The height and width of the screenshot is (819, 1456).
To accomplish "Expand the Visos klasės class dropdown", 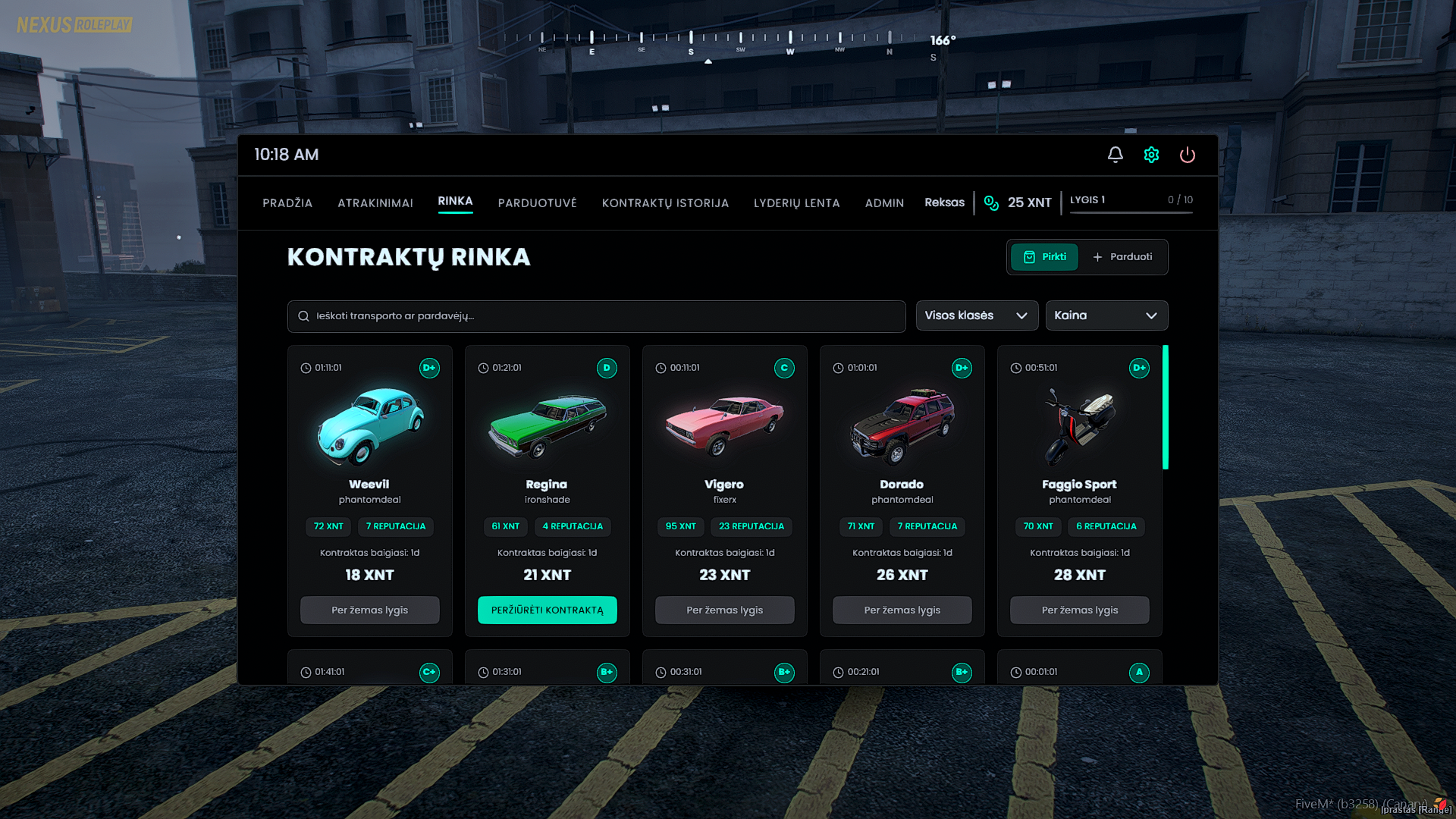I will click(976, 315).
